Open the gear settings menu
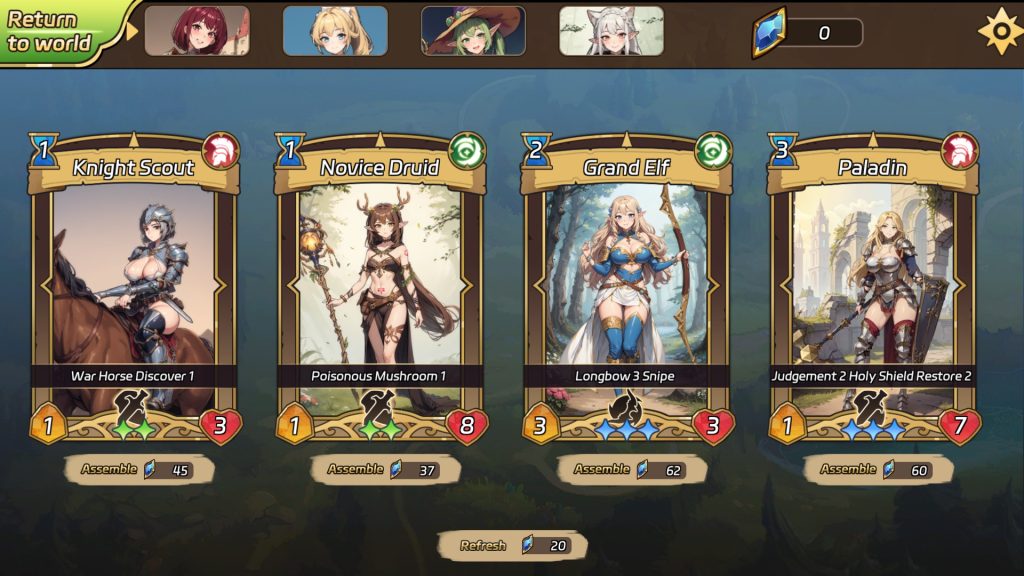The image size is (1024, 576). 999,31
